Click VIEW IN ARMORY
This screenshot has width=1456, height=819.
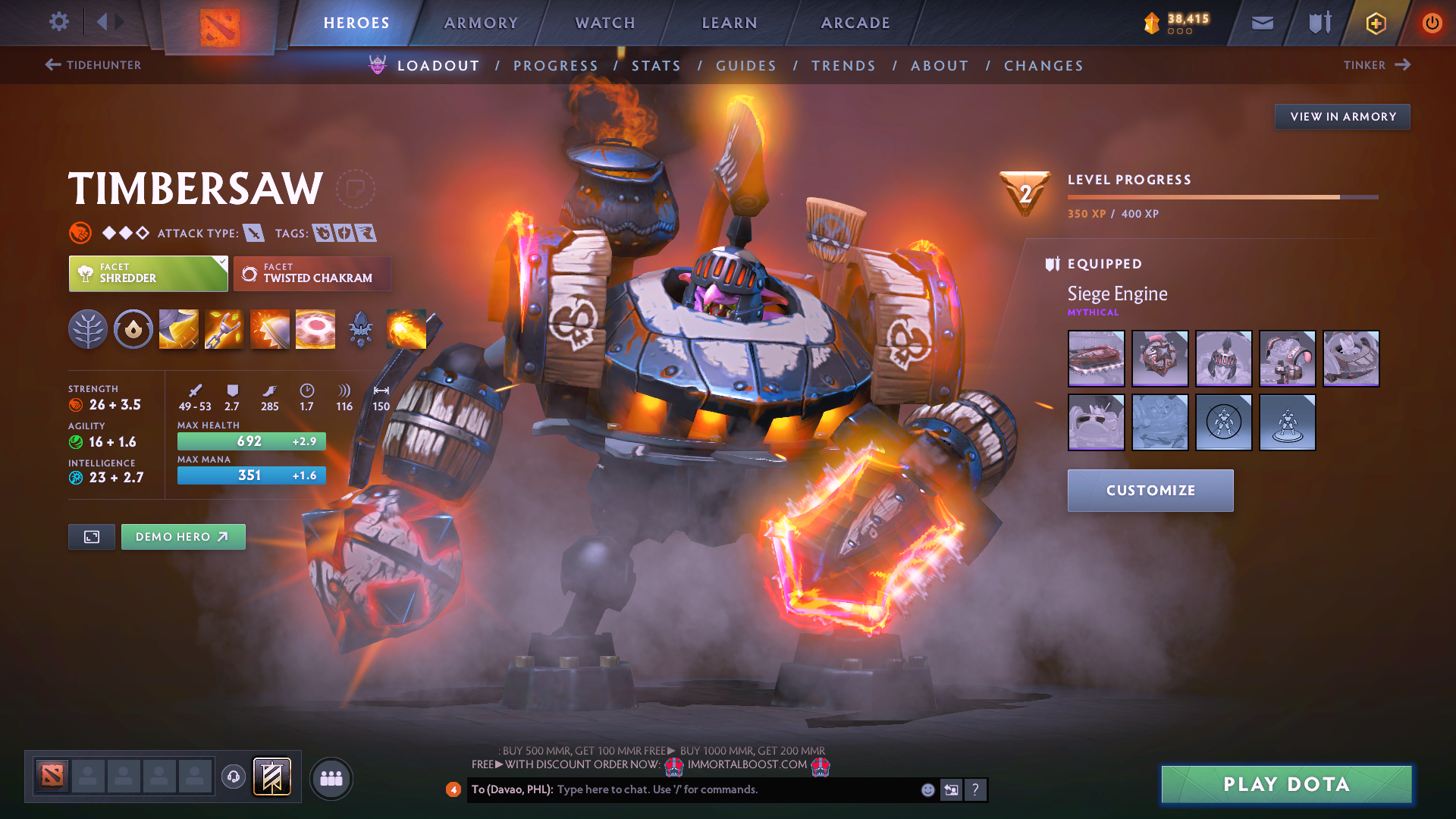(x=1342, y=116)
